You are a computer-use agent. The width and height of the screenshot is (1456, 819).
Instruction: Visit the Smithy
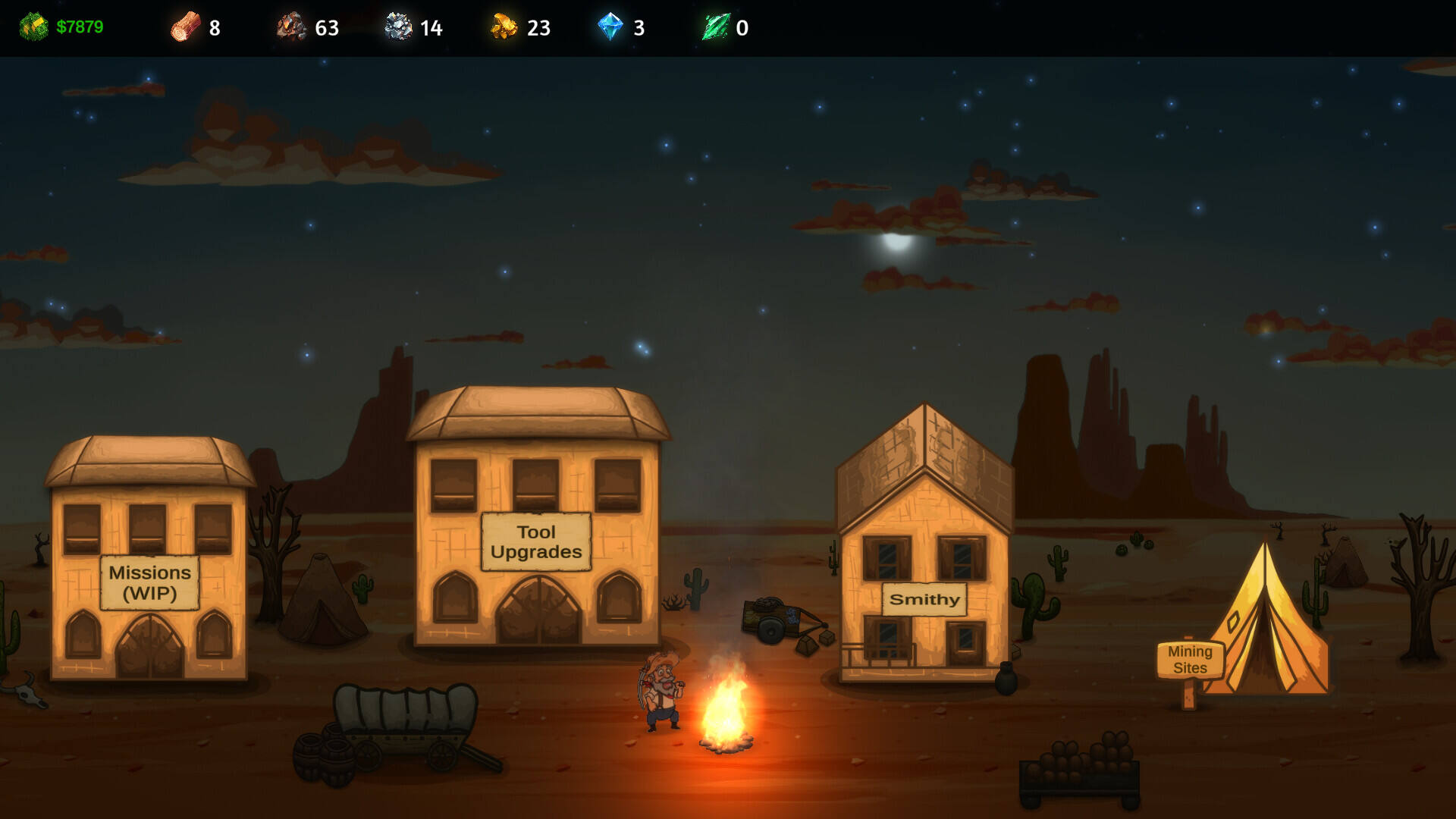924,599
